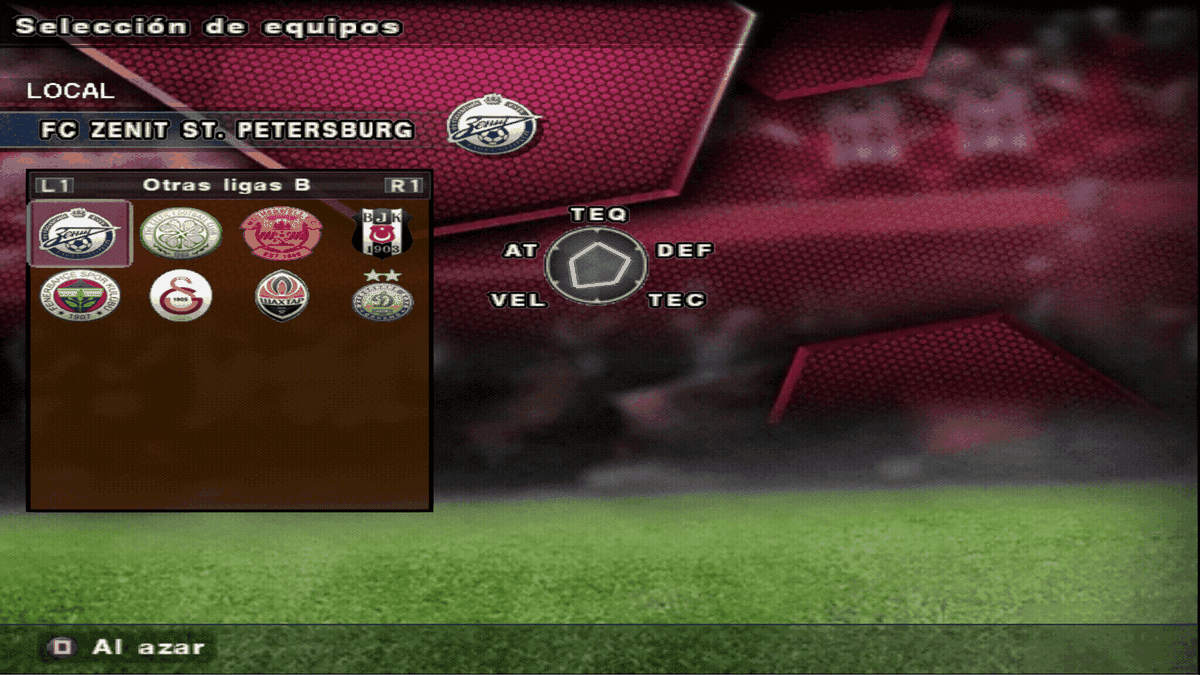Choose the Celtic green clover crest
The height and width of the screenshot is (675, 1200).
click(180, 235)
